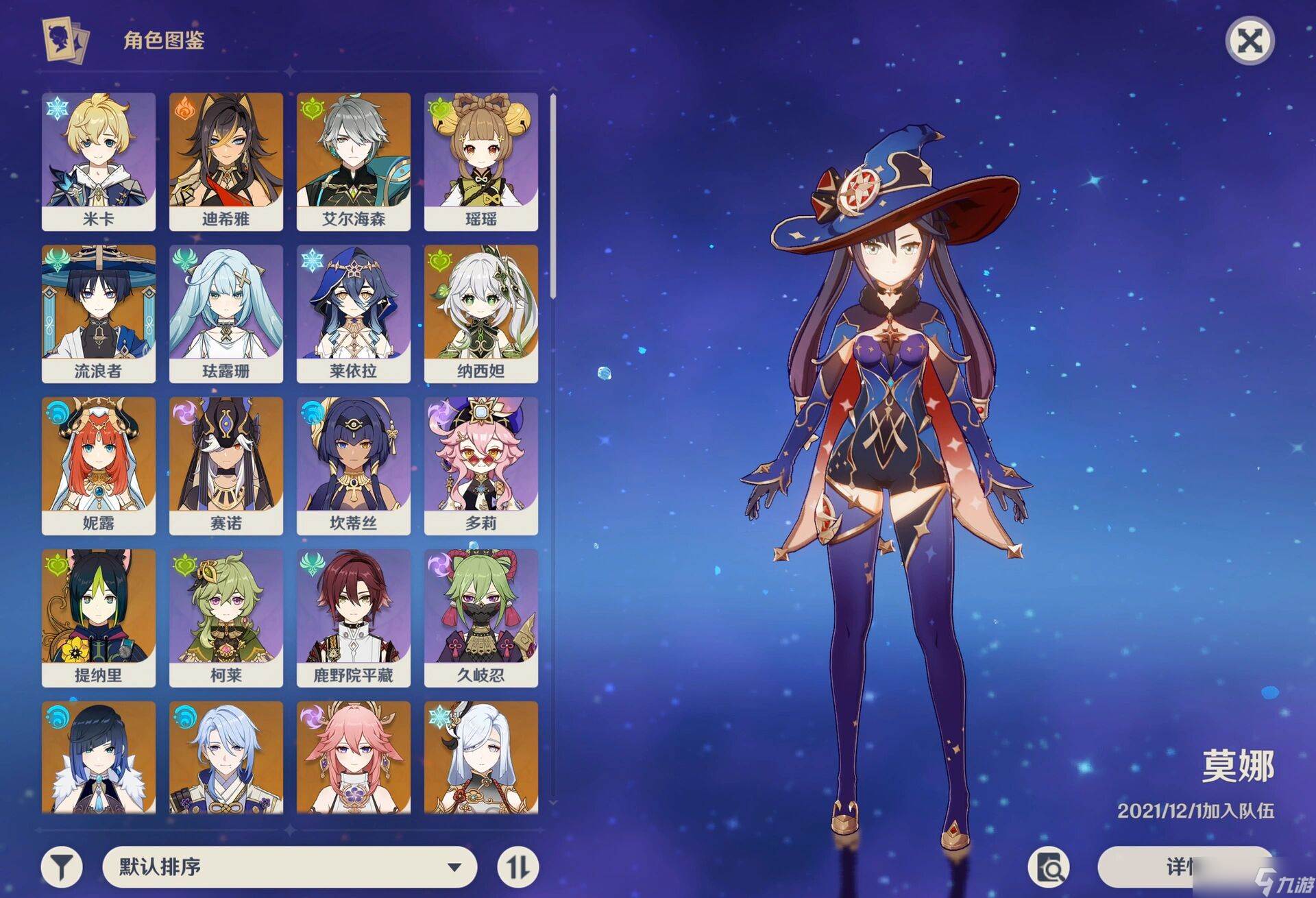Choose the 柯莱 character card
1316x898 pixels.
226,618
